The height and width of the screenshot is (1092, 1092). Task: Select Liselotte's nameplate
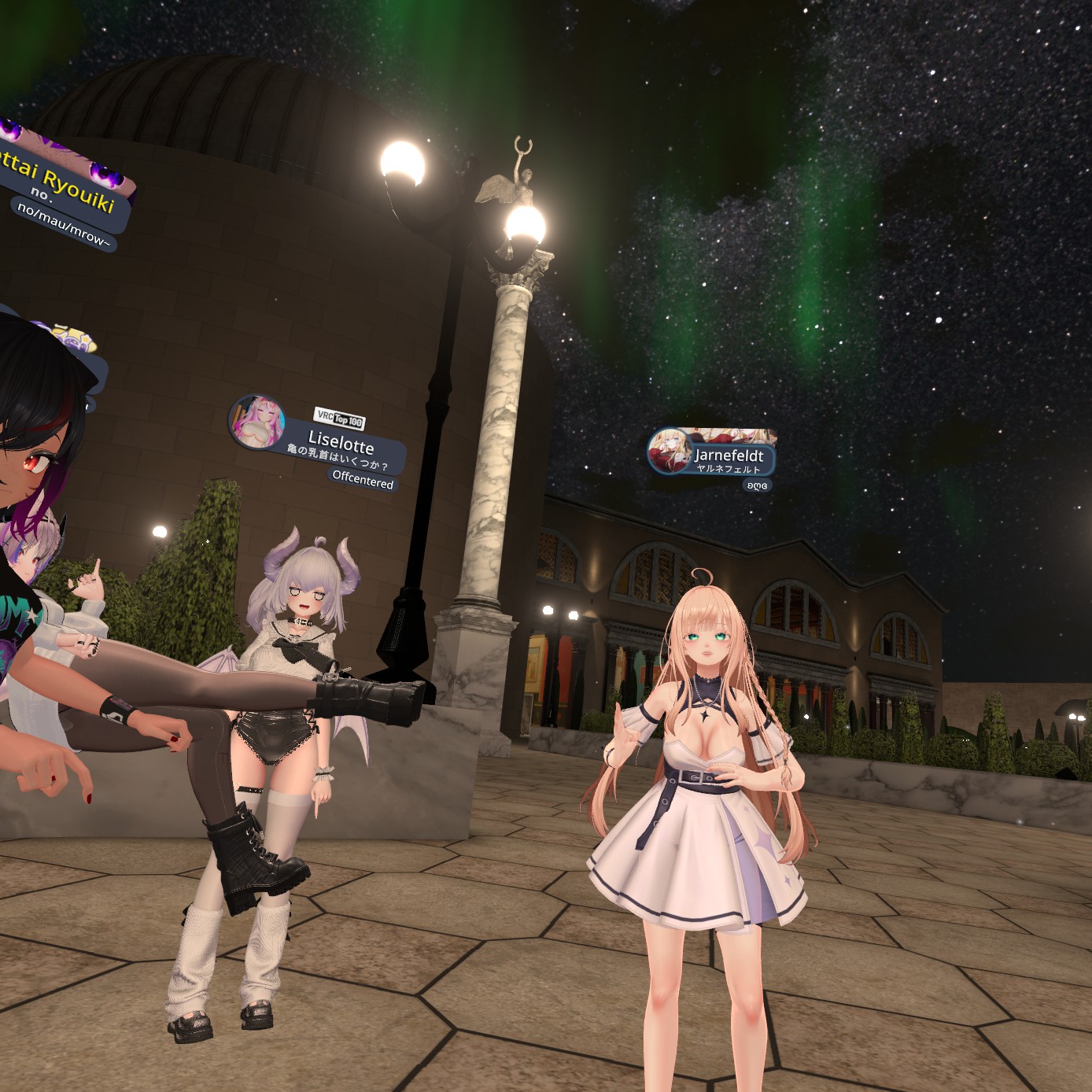coord(342,444)
